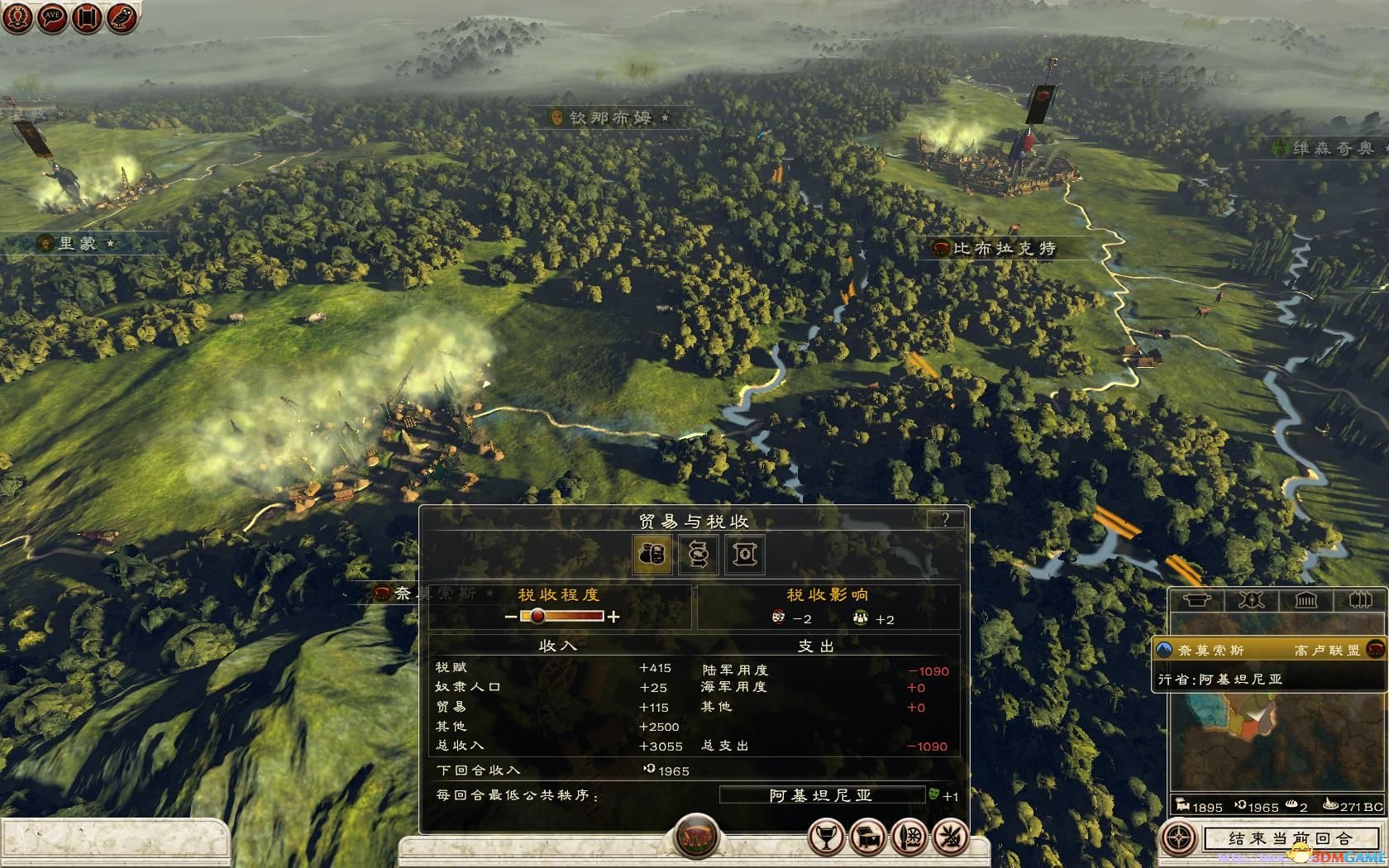Switch to the trade arrows tab
Screen dimensions: 1389x868
[699, 554]
